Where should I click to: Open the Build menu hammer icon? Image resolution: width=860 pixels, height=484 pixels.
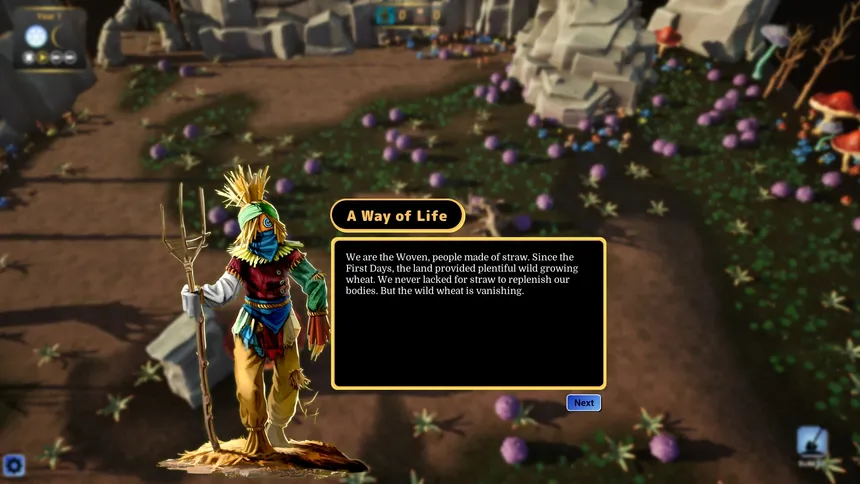812,442
